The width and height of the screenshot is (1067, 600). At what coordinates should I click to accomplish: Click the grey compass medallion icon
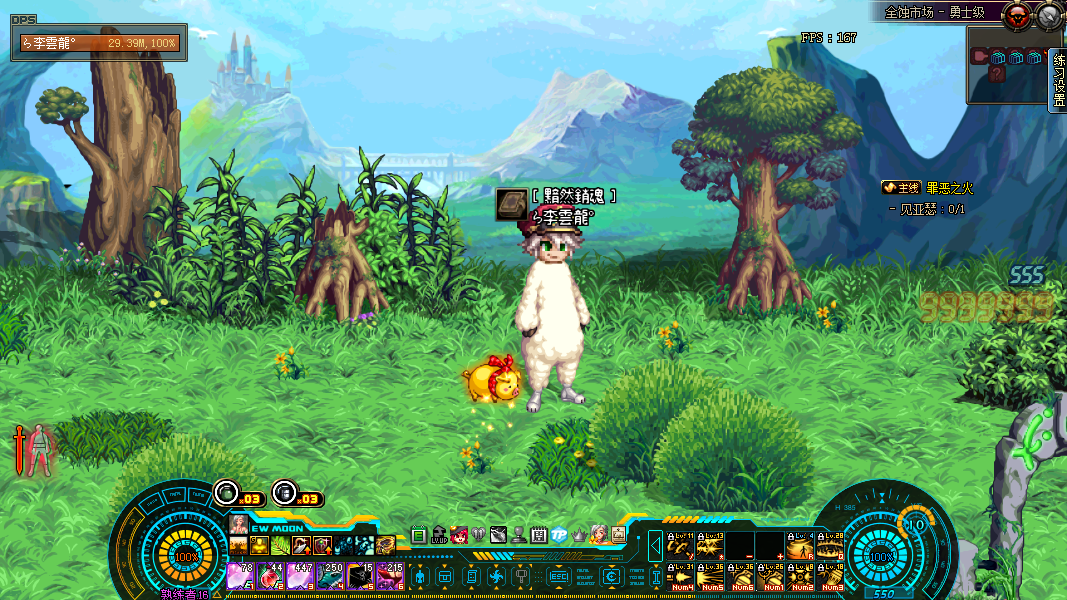point(1049,15)
